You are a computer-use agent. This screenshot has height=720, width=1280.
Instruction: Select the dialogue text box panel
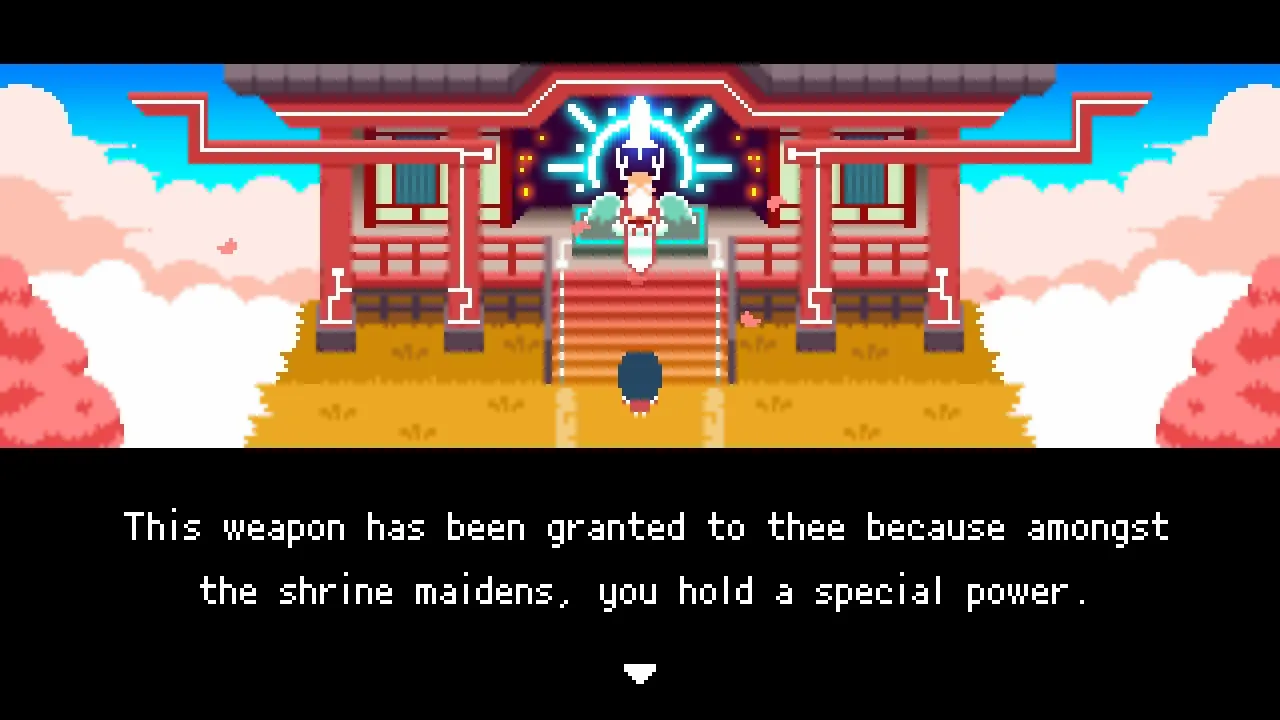click(639, 560)
